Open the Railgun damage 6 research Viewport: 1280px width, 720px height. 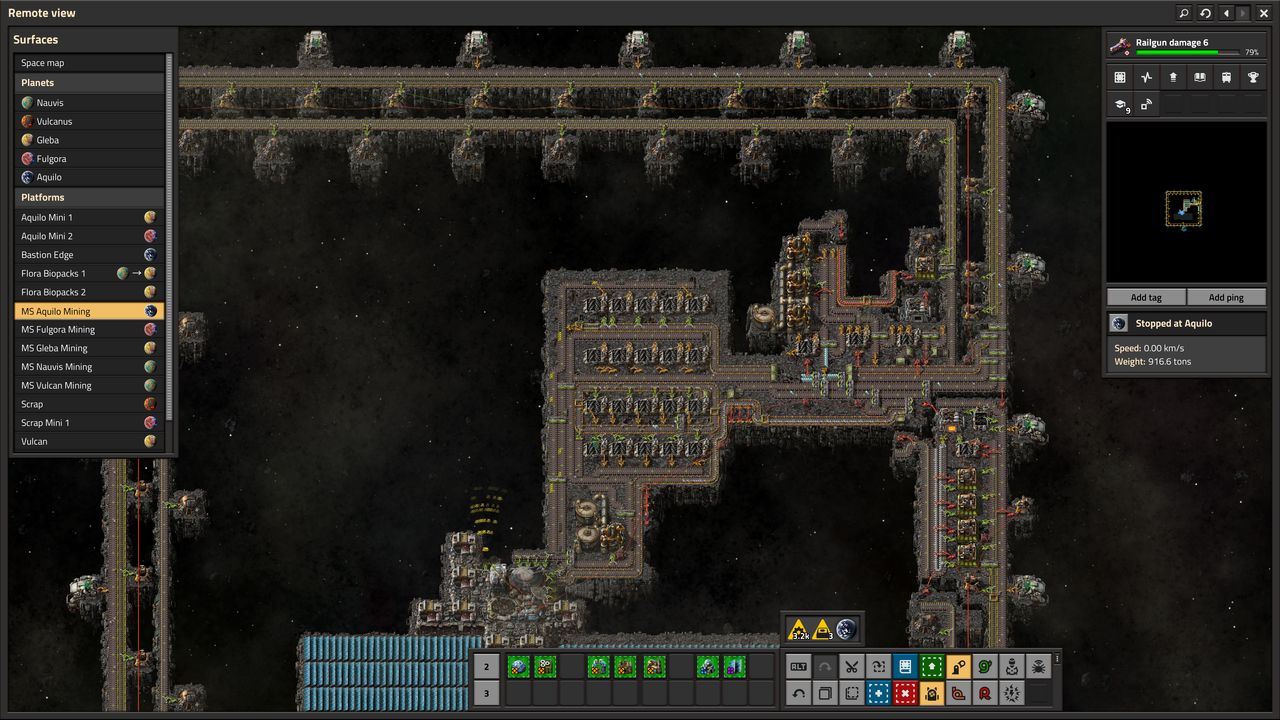point(1185,46)
